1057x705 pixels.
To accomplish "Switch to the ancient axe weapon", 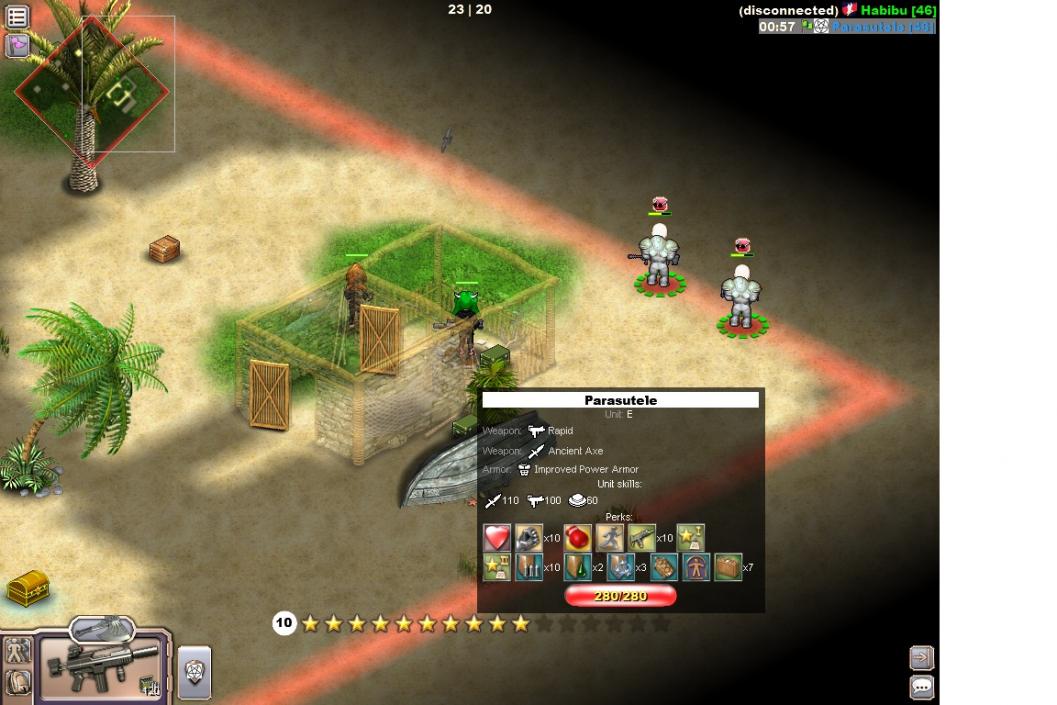I will pos(102,628).
